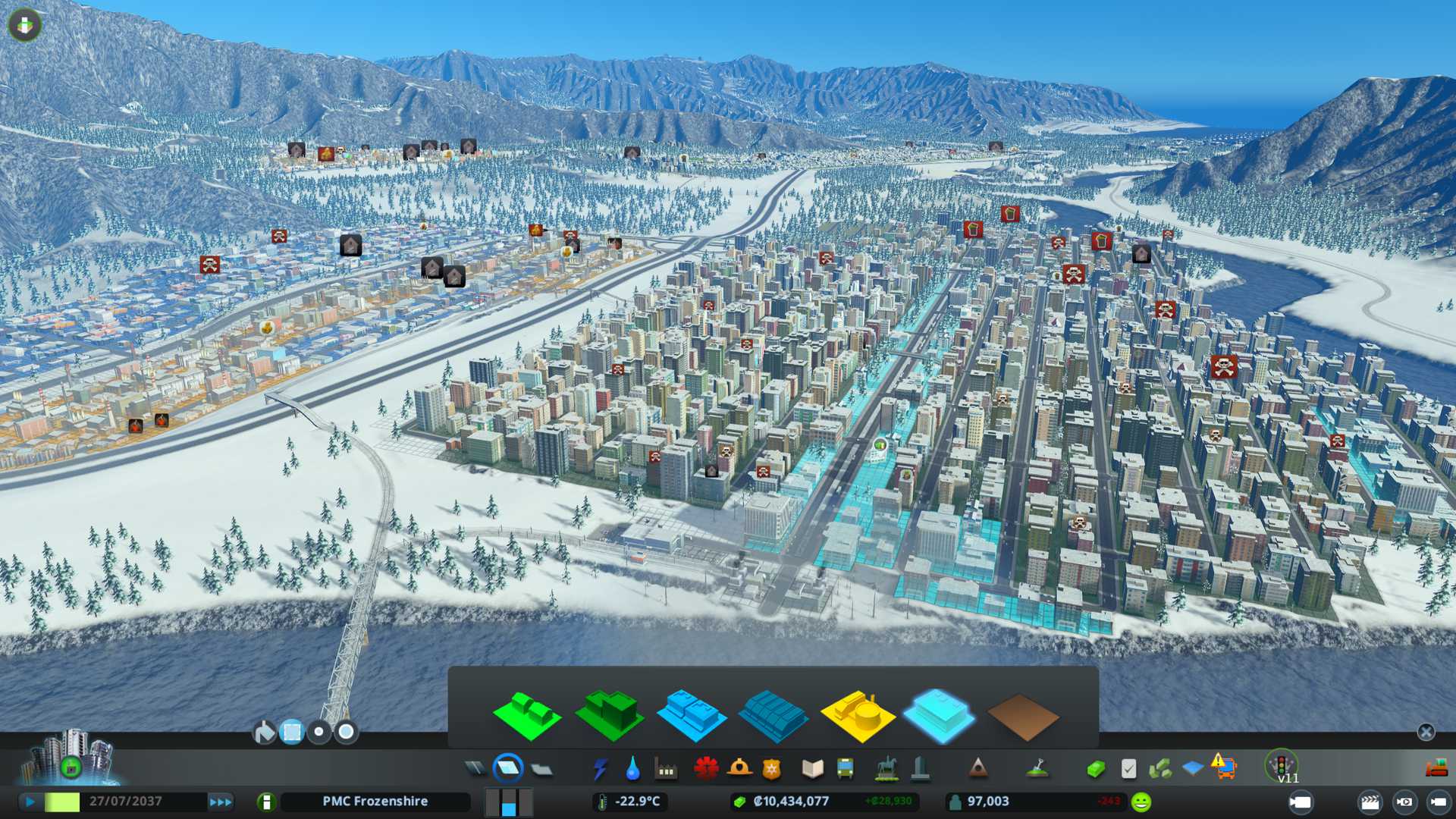Pick high density commercial zone
This screenshot has width=1456, height=819.
[x=773, y=717]
